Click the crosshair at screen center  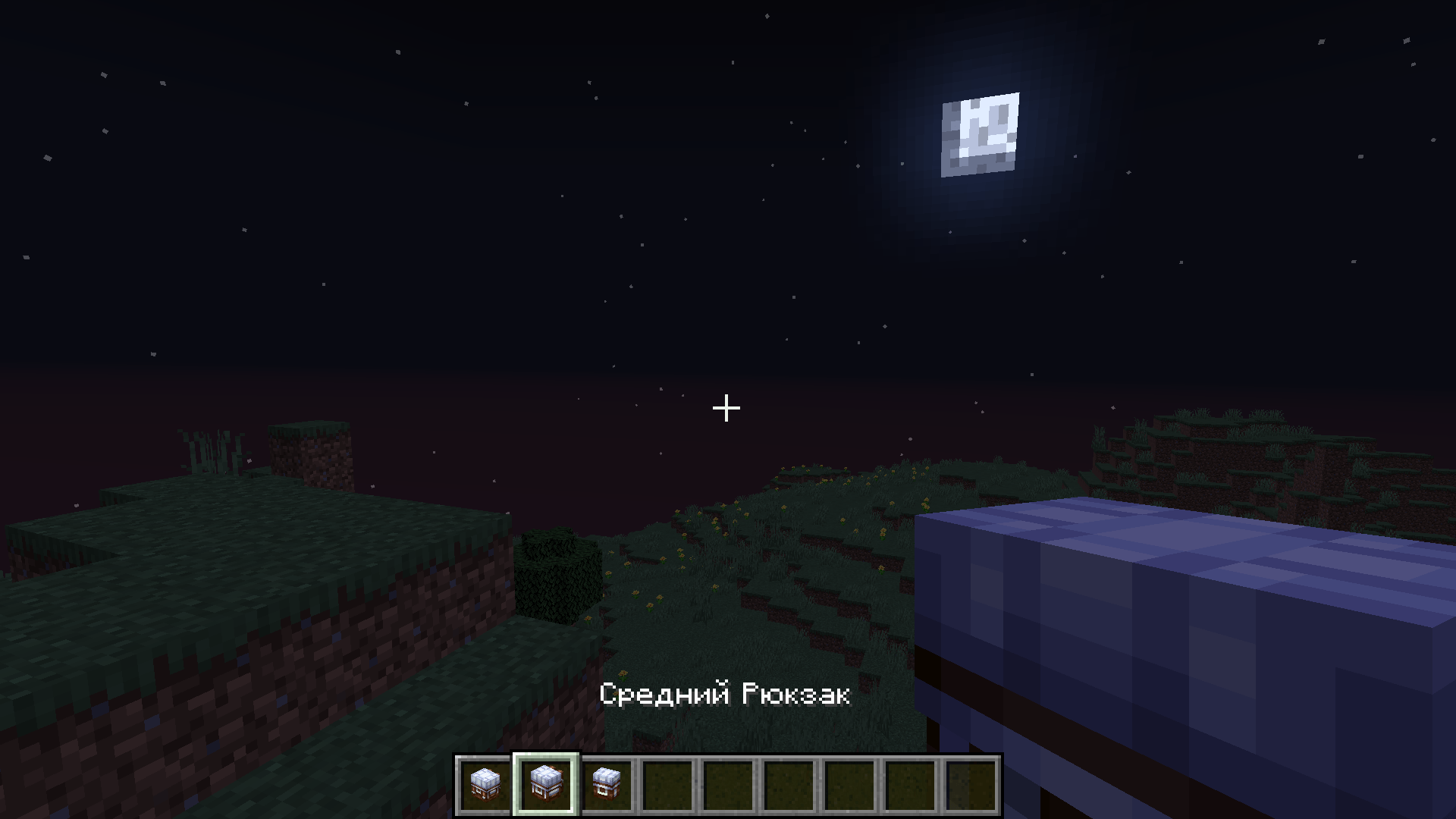[x=726, y=409]
